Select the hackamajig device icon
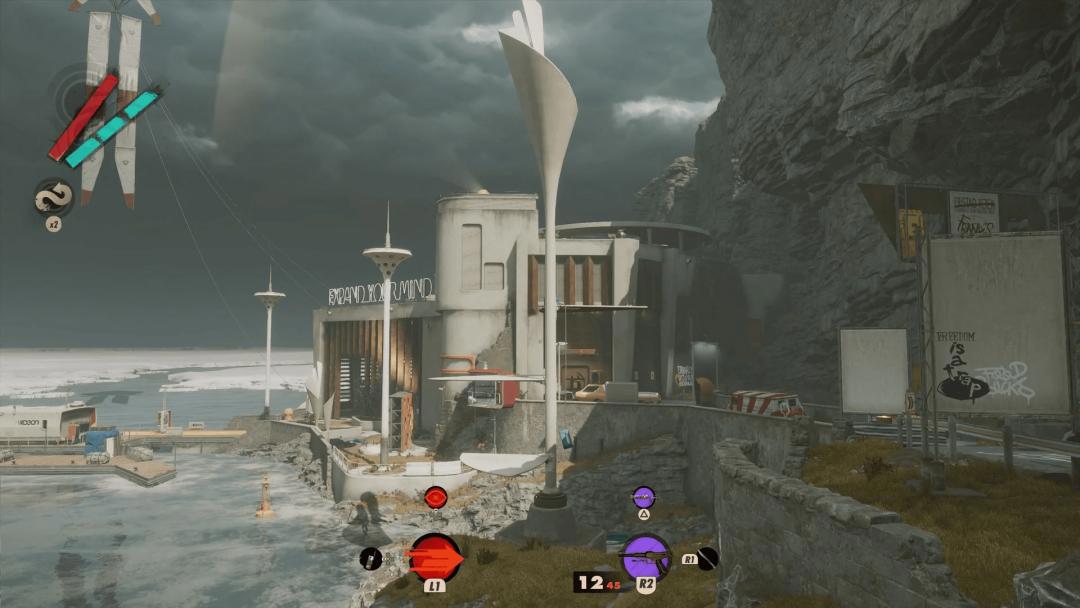Screen dimensions: 1080x608 tap(371, 559)
